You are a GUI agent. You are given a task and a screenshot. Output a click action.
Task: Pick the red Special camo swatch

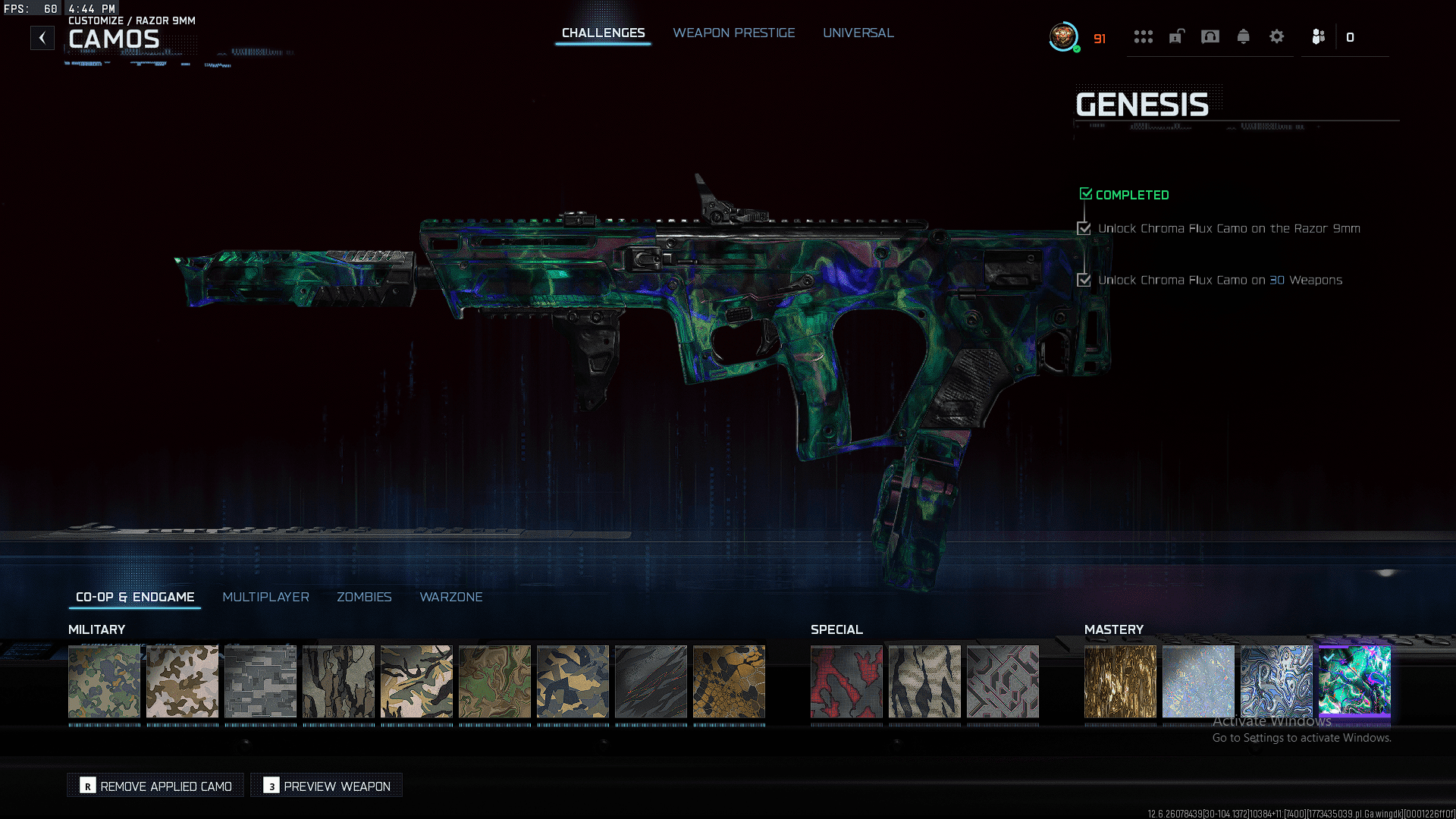pyautogui.click(x=846, y=681)
